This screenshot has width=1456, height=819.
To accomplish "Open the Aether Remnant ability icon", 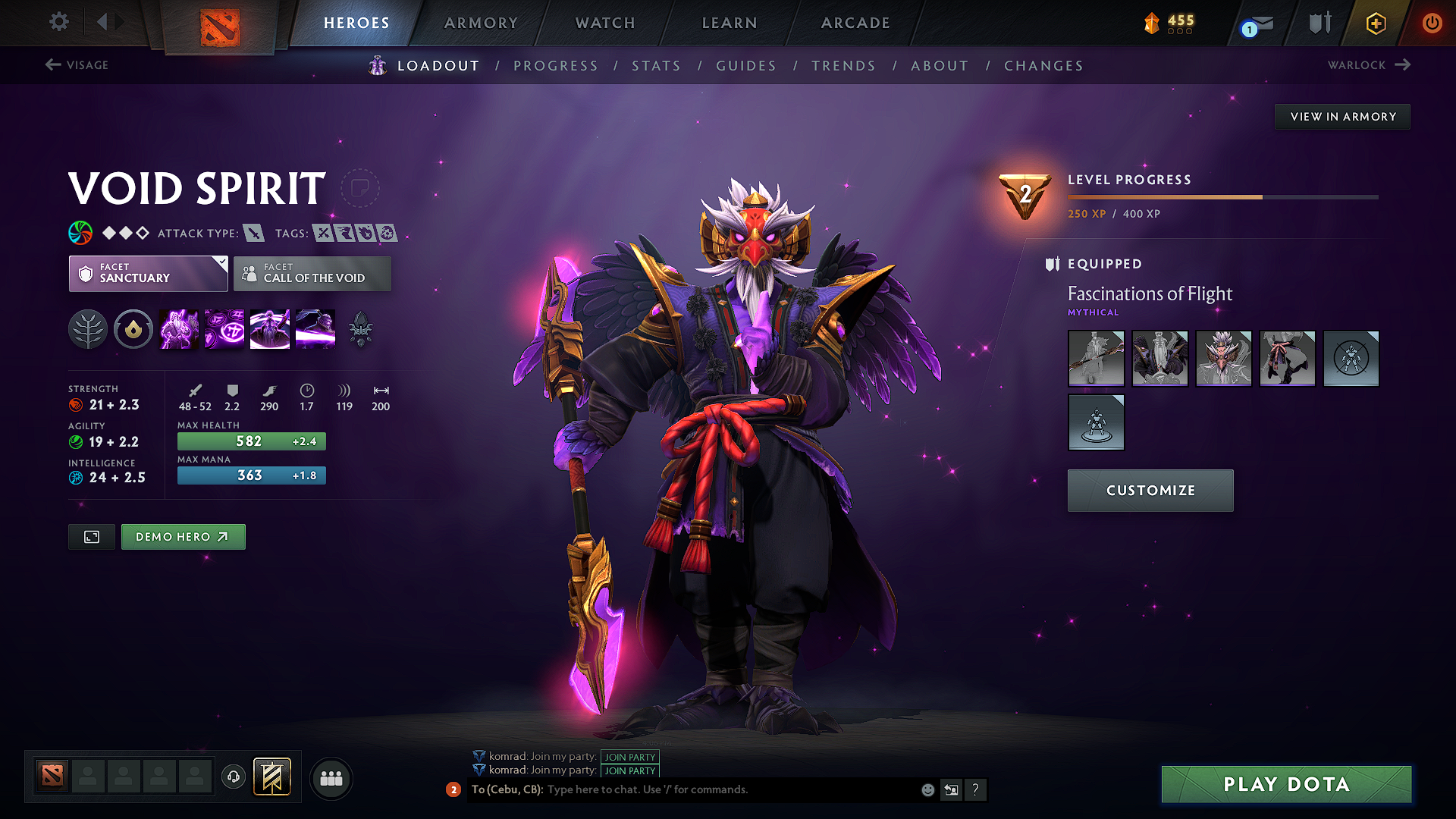I will click(x=178, y=328).
